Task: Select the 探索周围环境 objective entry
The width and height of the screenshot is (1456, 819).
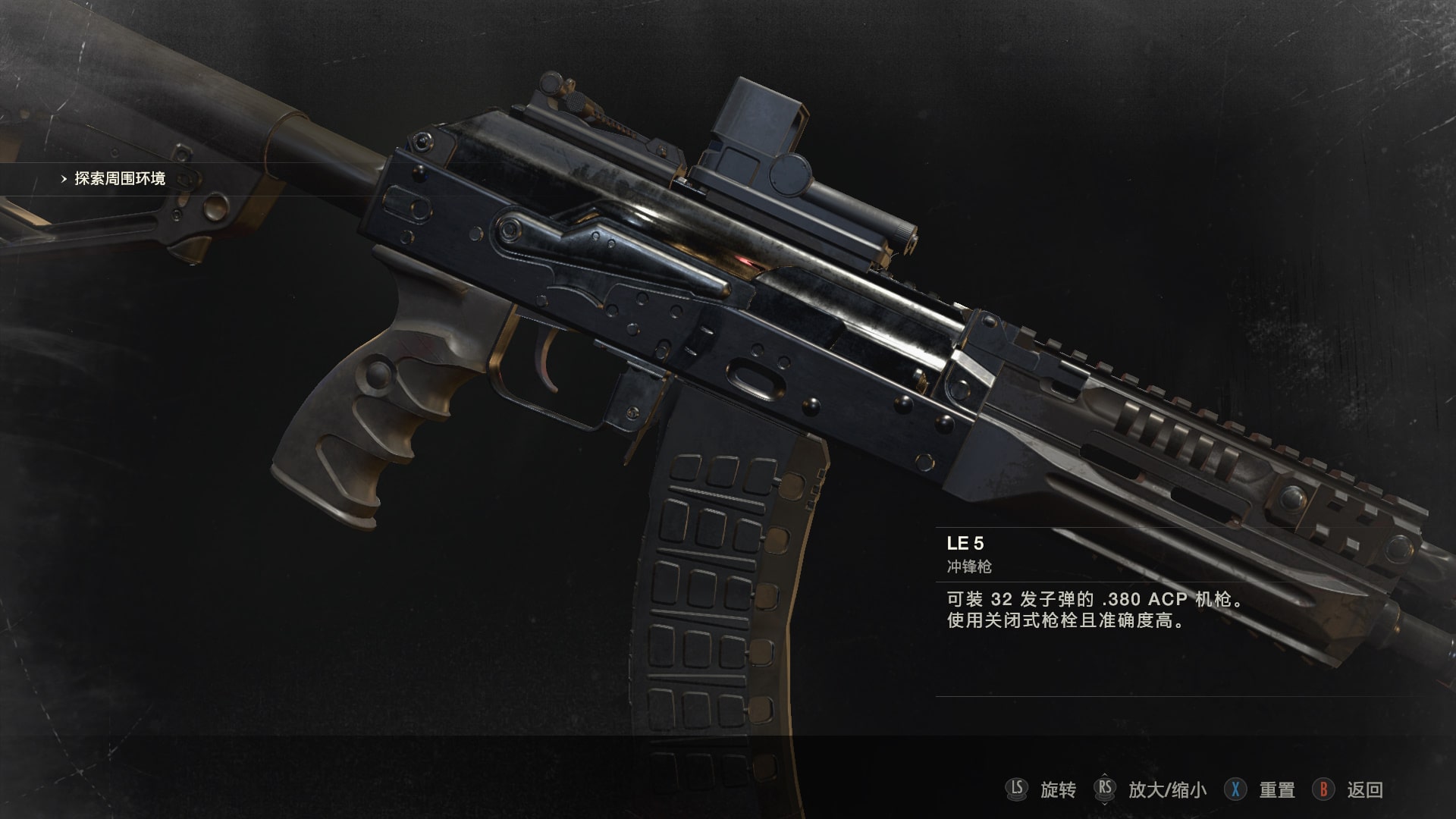Action: click(x=119, y=179)
